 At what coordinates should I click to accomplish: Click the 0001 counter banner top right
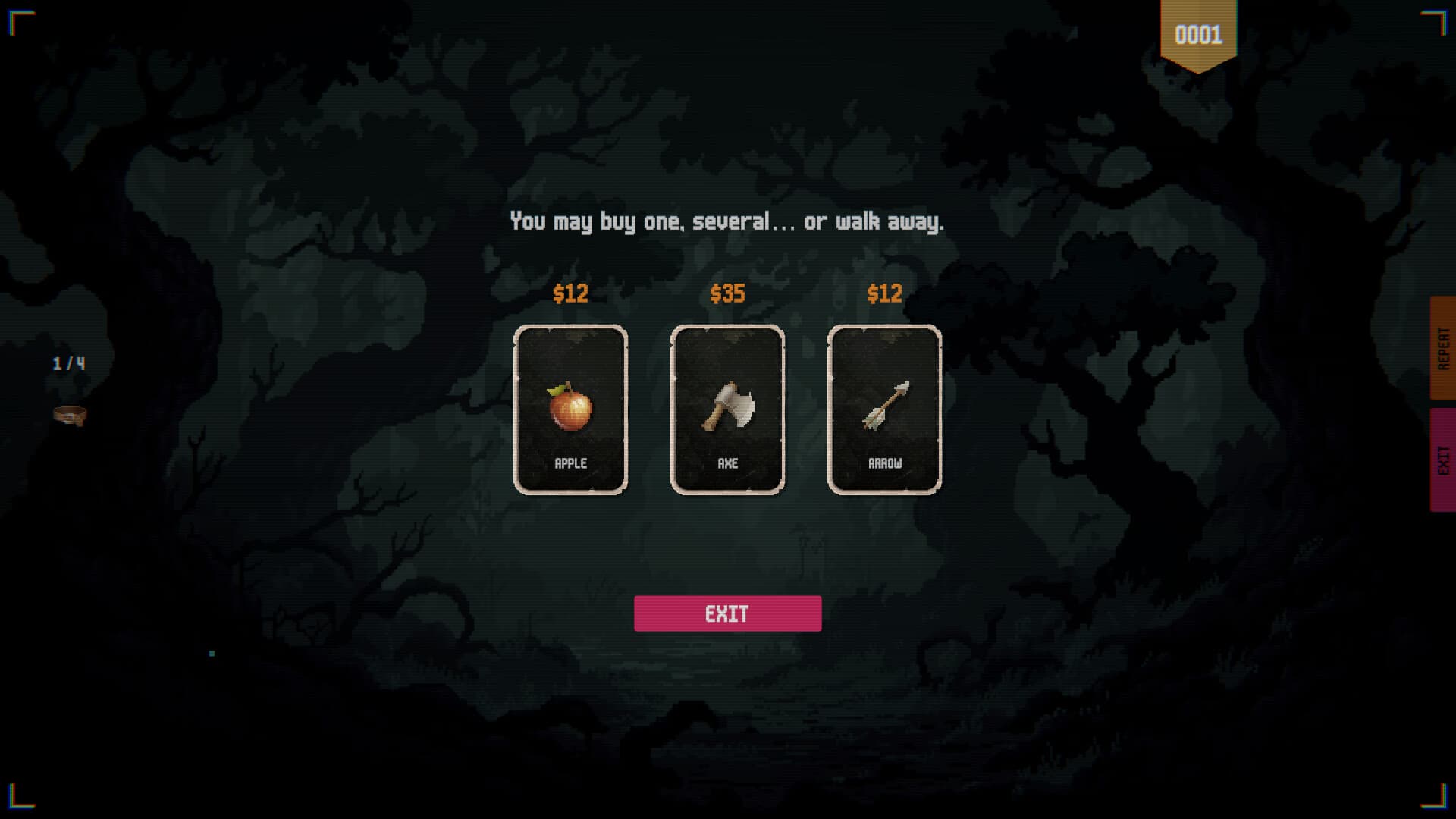[1200, 34]
